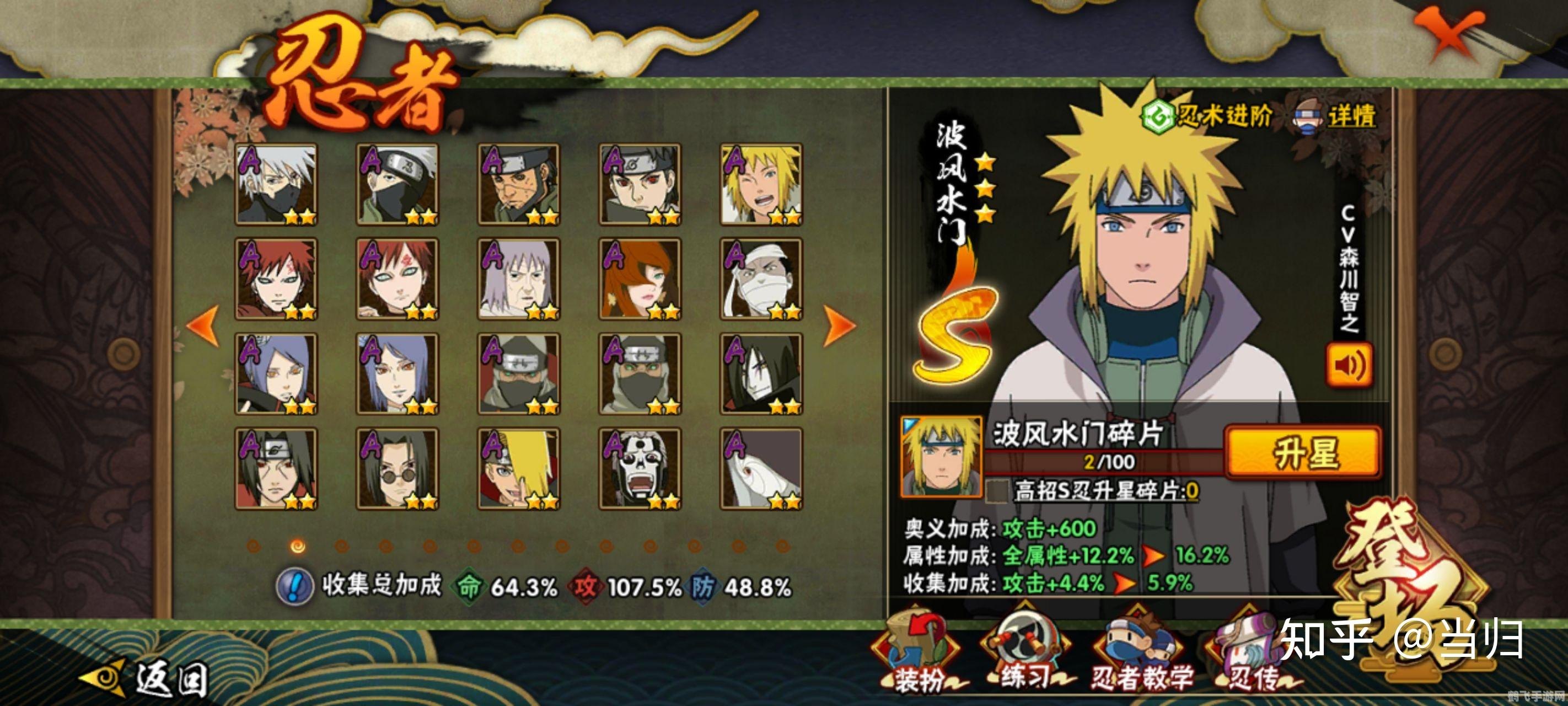The height and width of the screenshot is (706, 1568).
Task: Choose the bandage-wrapped face ninja portrait
Action: coord(761,279)
